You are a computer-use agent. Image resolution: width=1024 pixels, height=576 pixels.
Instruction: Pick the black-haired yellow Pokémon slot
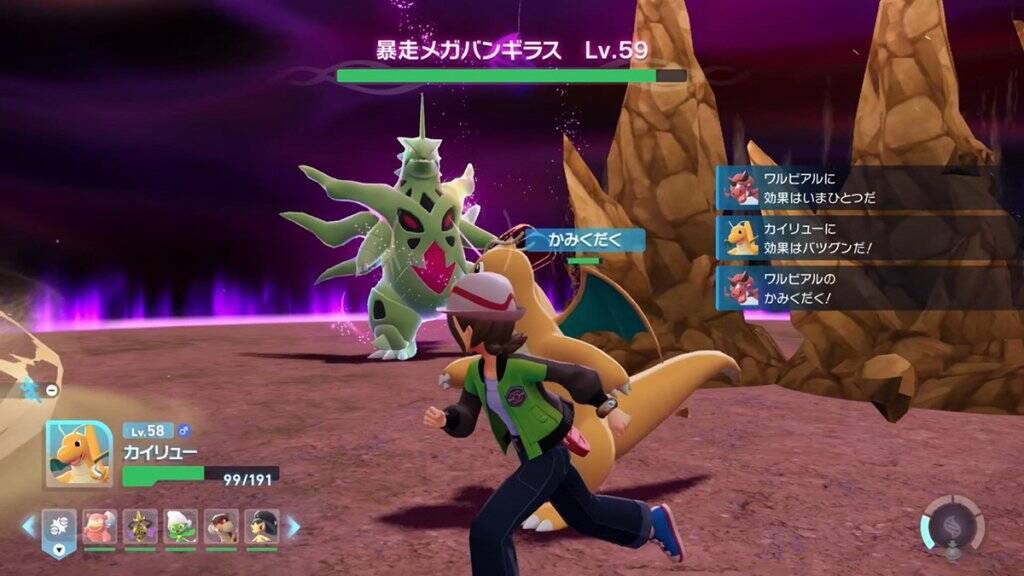[262, 526]
